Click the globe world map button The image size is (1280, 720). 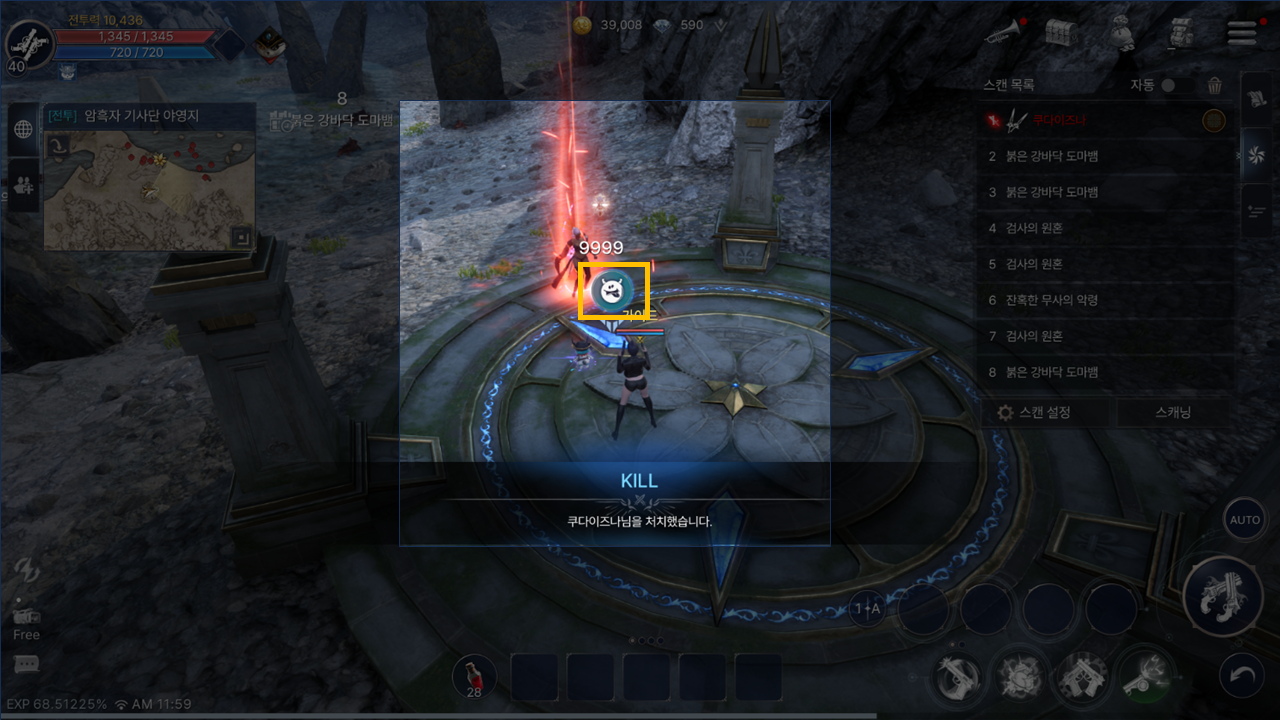click(x=24, y=129)
